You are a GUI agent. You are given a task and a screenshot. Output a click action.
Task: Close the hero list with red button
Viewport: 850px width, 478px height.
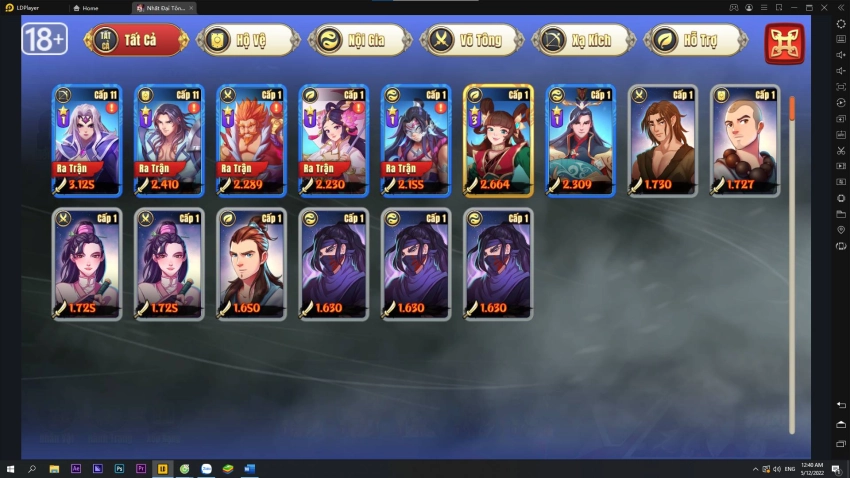coord(784,43)
